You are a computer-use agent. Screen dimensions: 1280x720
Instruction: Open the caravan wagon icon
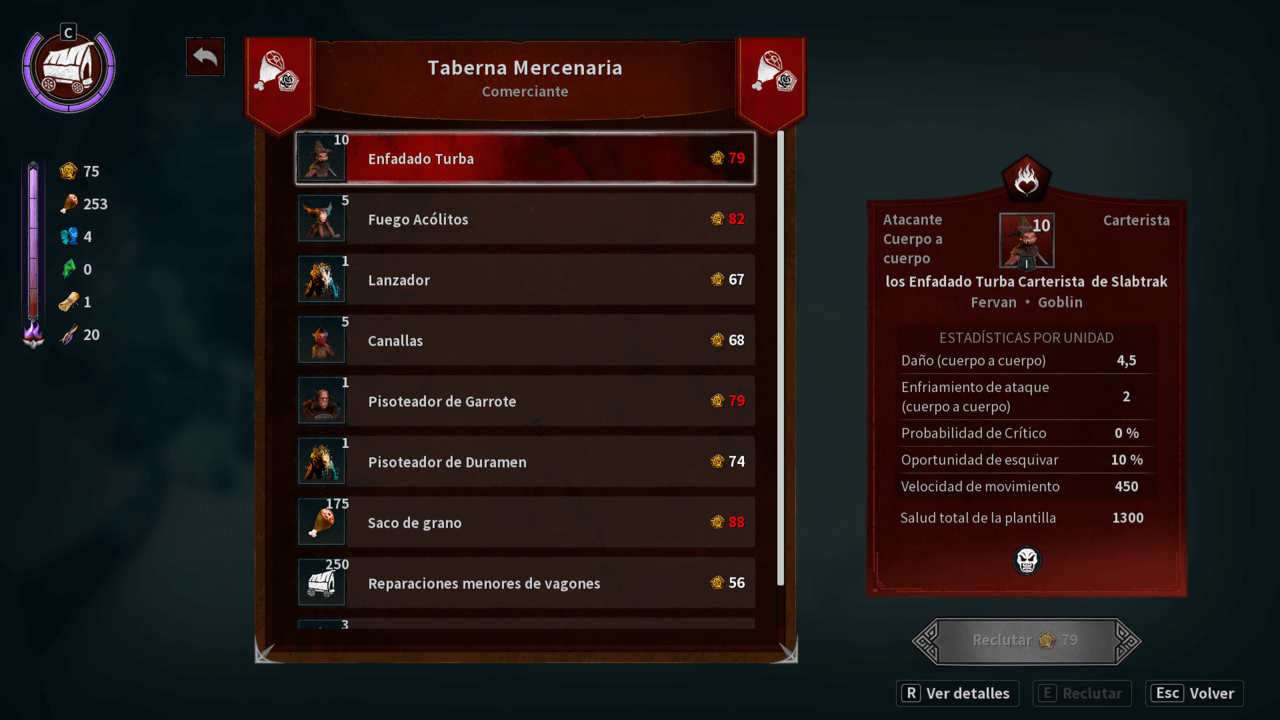coord(69,70)
